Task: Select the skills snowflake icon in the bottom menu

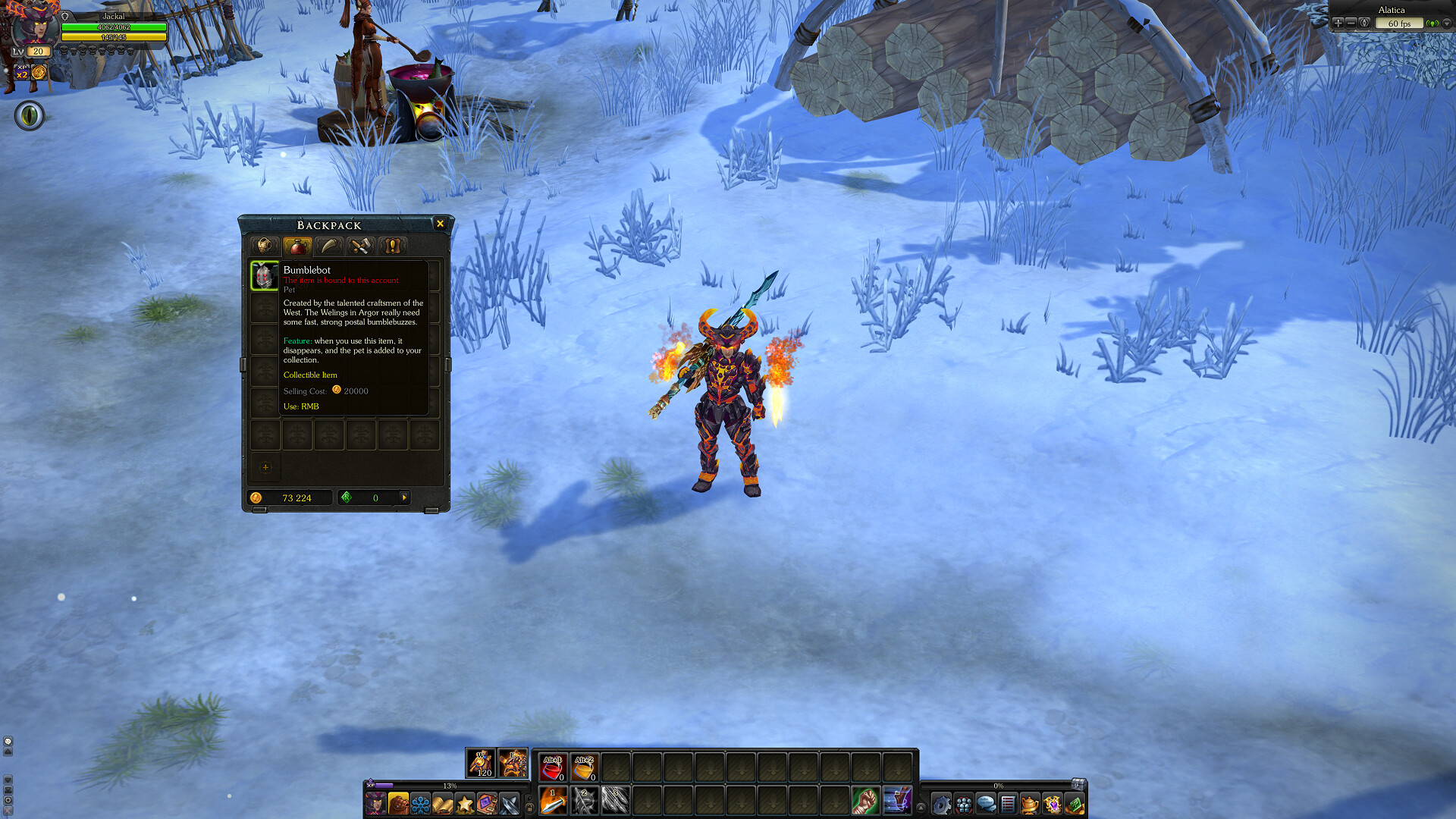Action: click(419, 804)
